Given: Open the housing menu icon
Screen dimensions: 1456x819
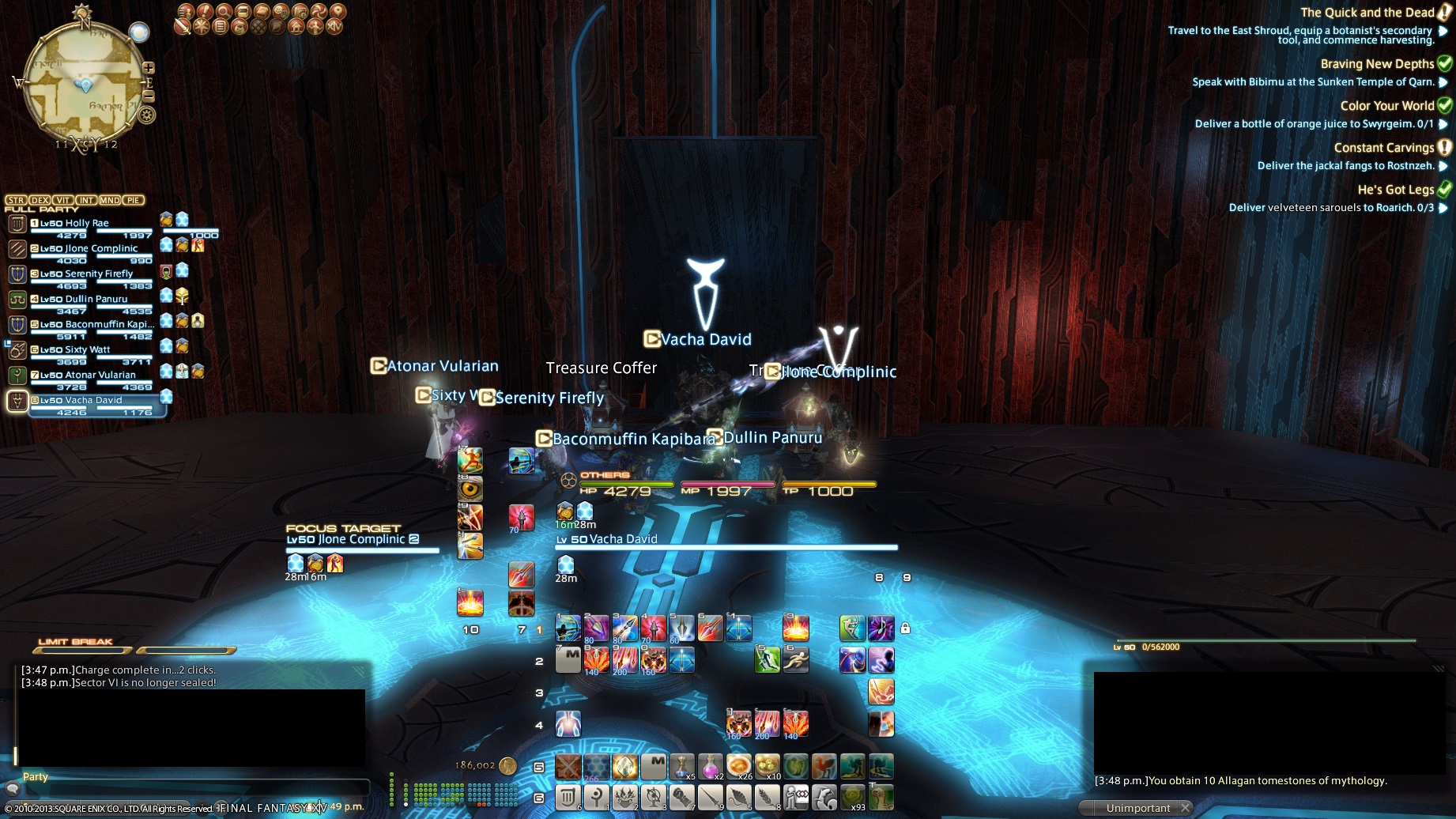Looking at the screenshot, I should tap(296, 27).
